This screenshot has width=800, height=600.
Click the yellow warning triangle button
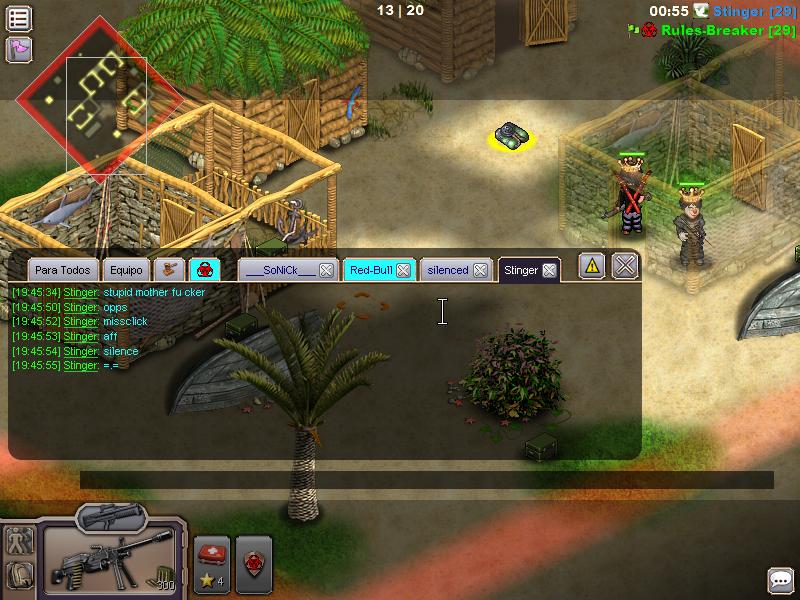pyautogui.click(x=592, y=266)
